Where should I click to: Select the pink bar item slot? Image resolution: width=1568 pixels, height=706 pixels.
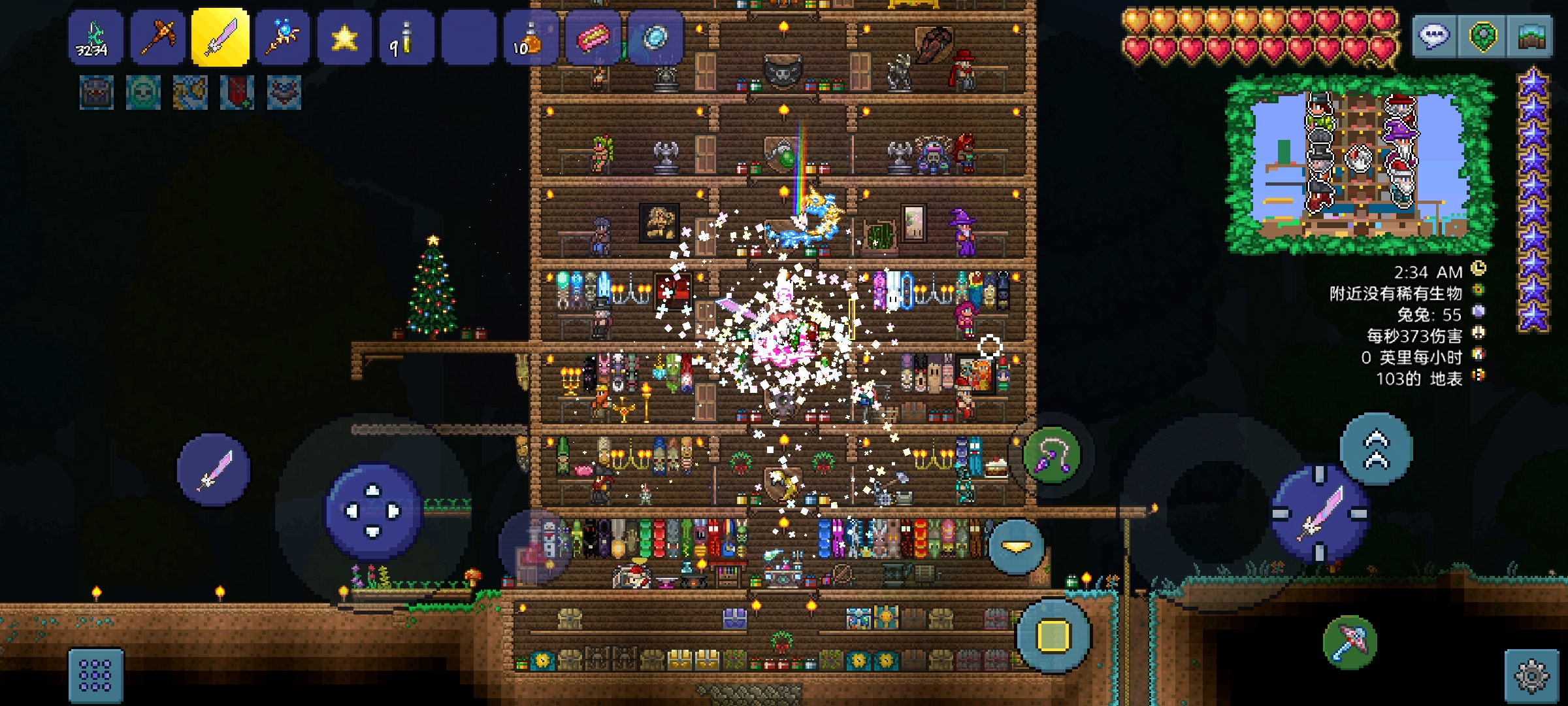pyautogui.click(x=593, y=38)
